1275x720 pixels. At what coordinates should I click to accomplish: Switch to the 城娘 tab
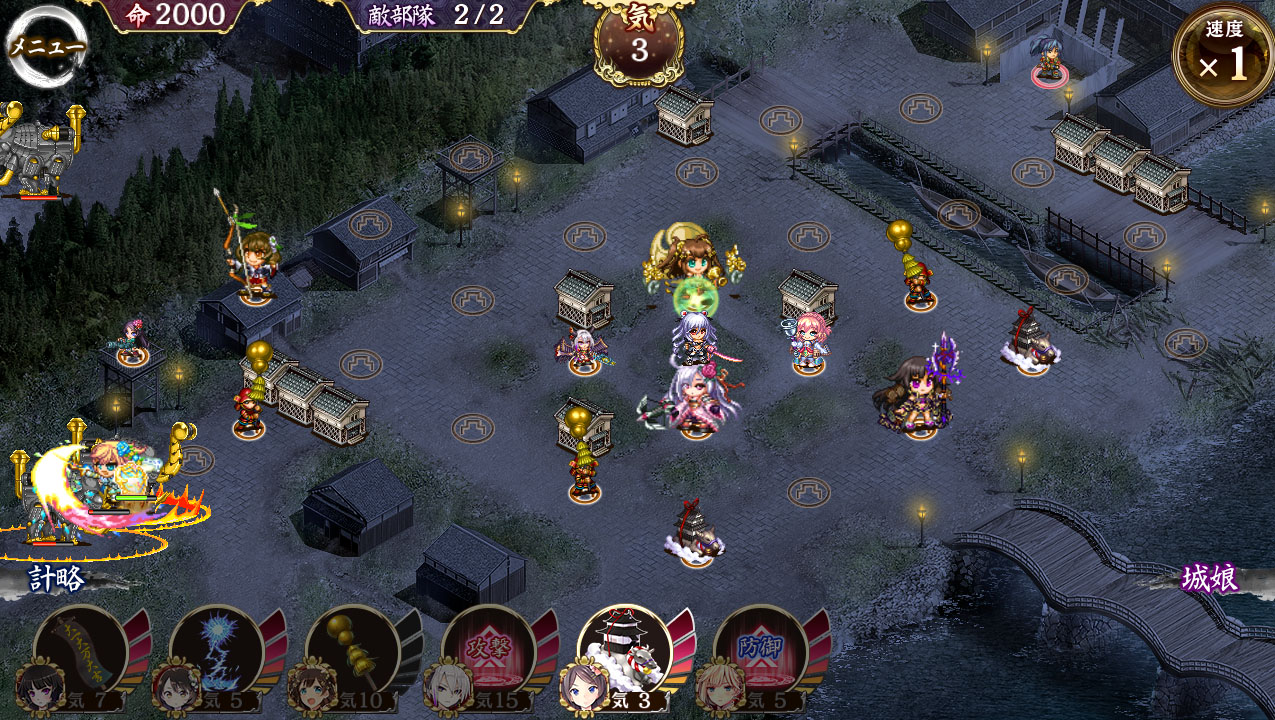pyautogui.click(x=1210, y=578)
